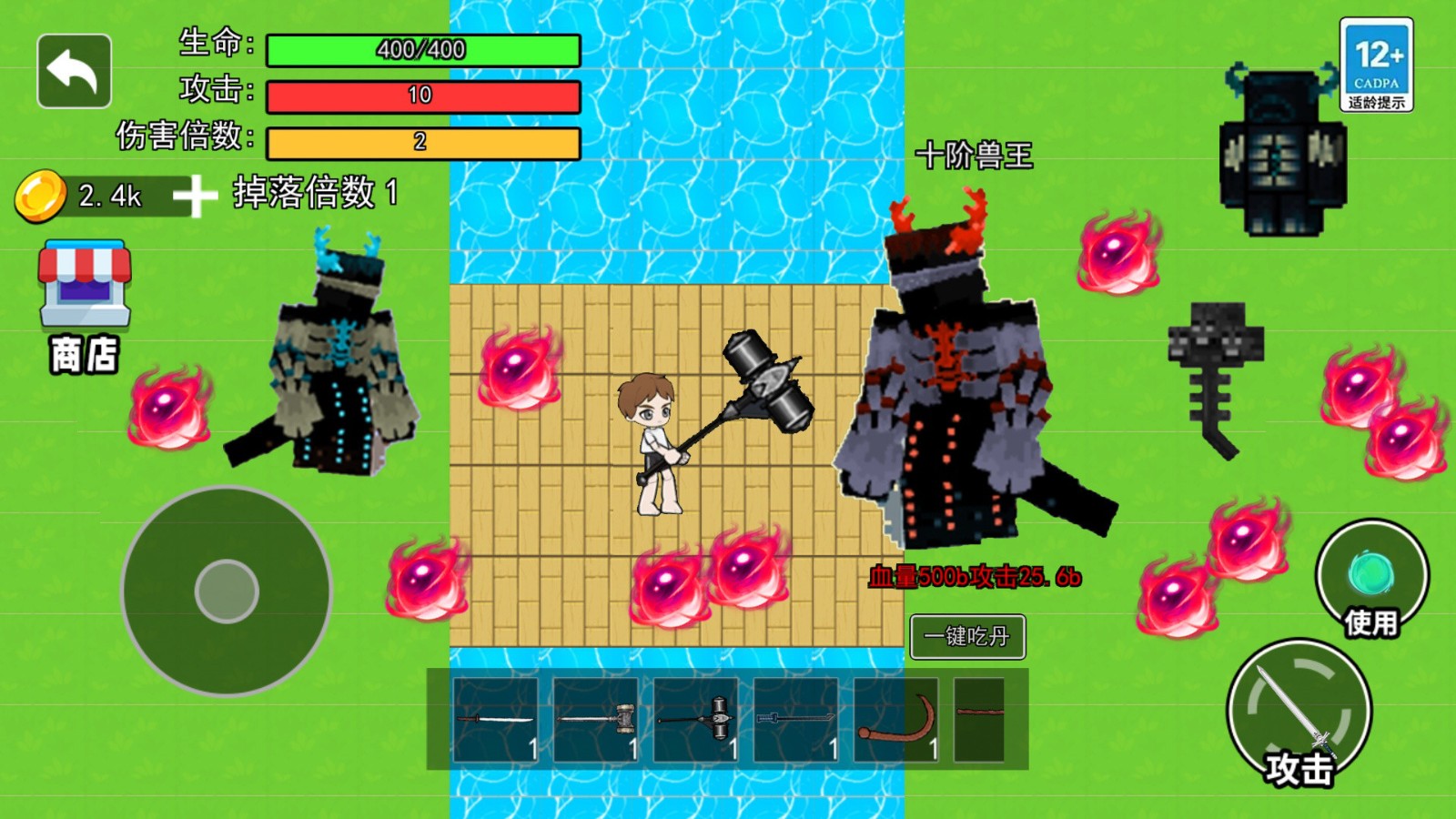Tap the 一键吃丹 button
1456x819 pixels.
pyautogui.click(x=967, y=636)
